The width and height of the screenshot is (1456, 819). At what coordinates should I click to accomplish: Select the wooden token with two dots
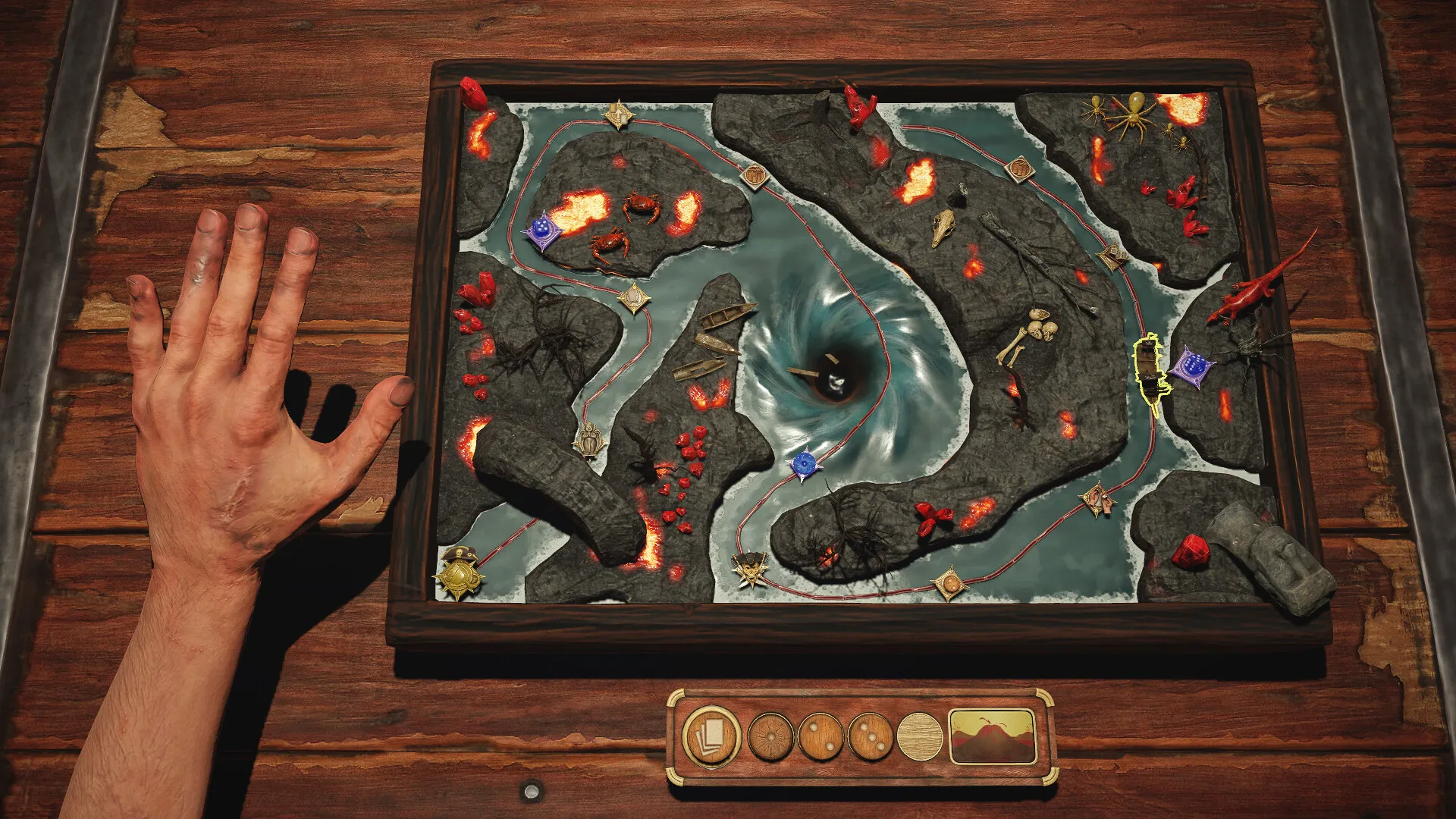click(x=821, y=736)
